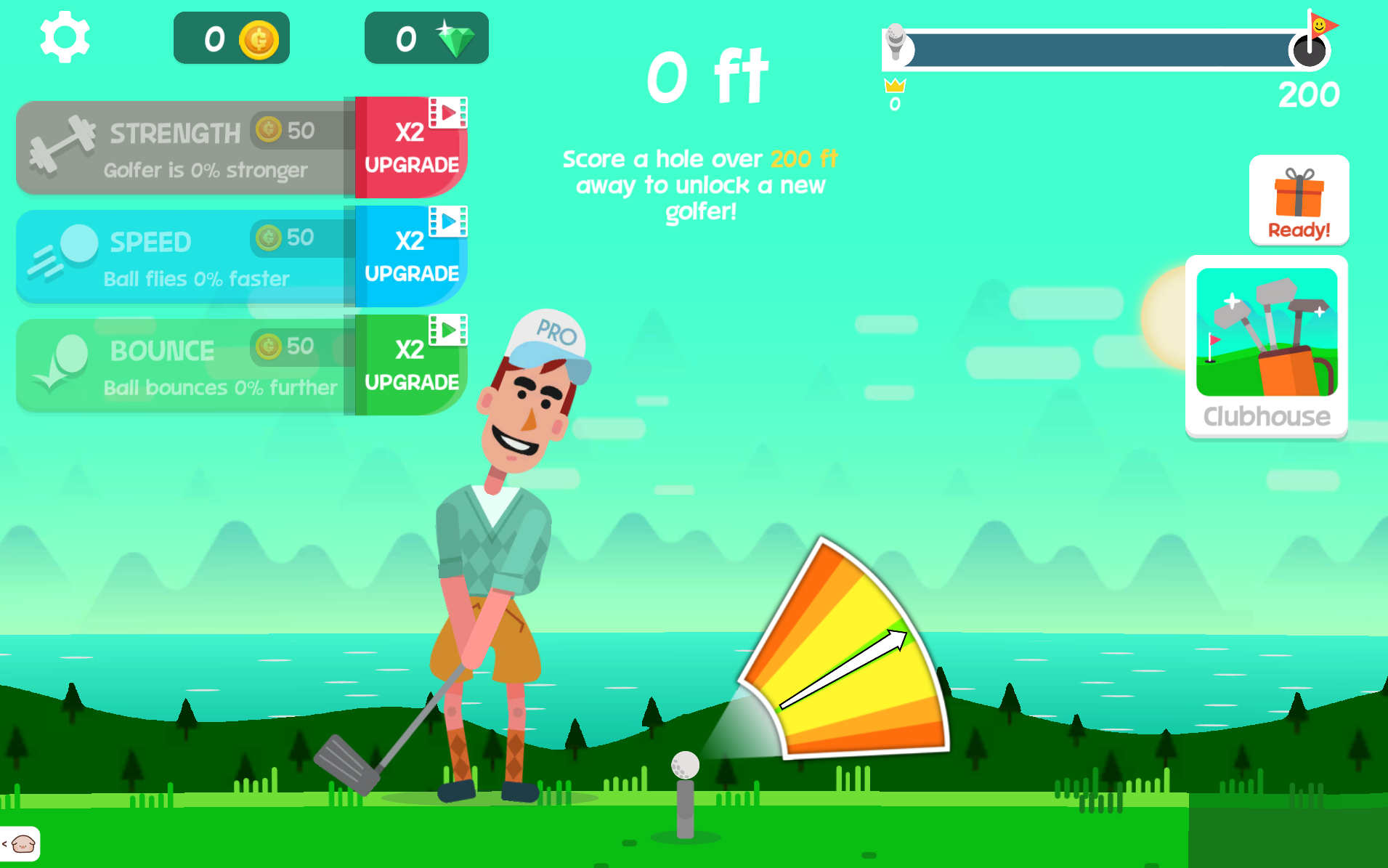Screen dimensions: 1388x868
Task: Open the Clubhouse
Action: (1267, 346)
